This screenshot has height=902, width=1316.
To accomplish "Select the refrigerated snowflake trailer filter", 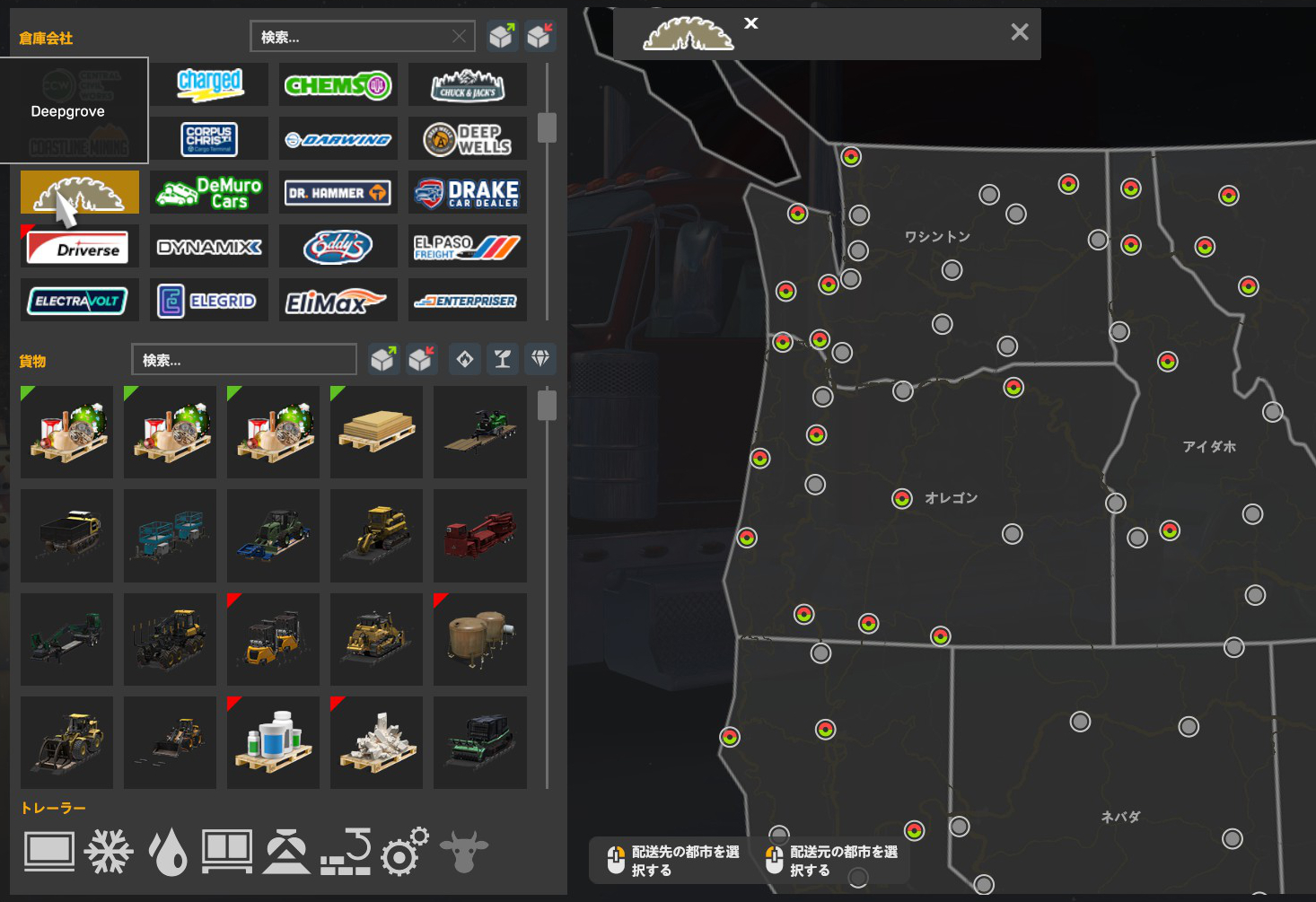I will pyautogui.click(x=109, y=851).
